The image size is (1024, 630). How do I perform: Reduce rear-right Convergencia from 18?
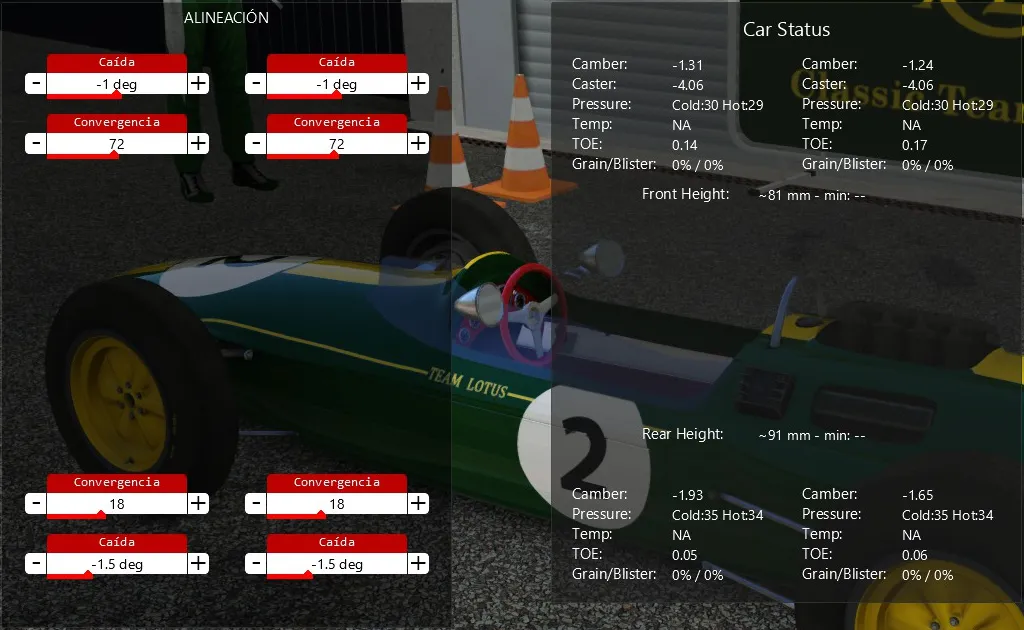tap(256, 504)
